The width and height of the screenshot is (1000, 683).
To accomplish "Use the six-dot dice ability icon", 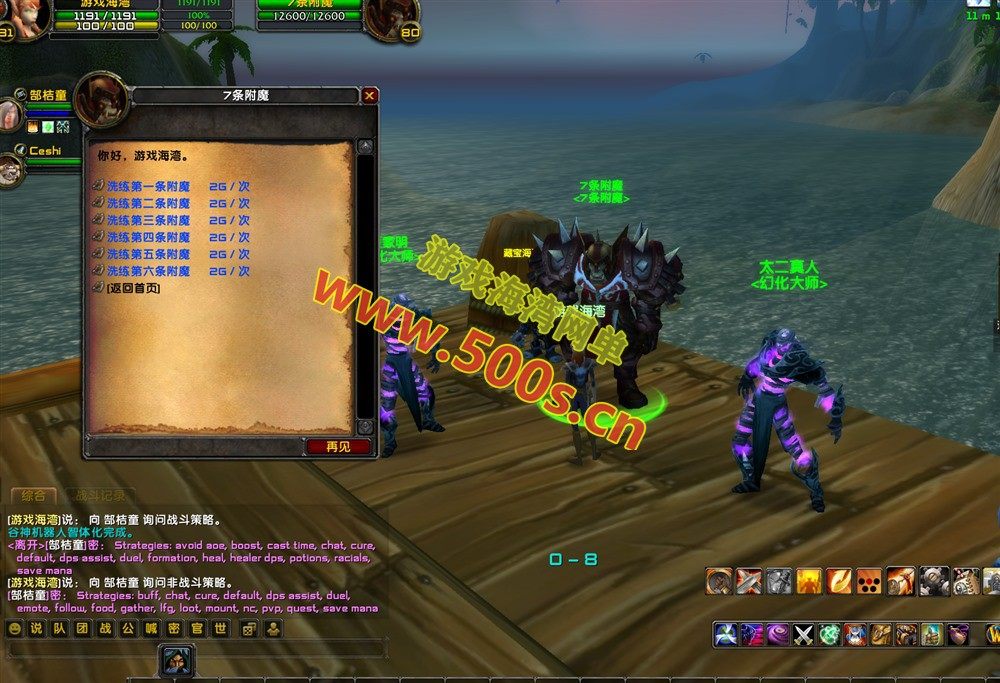I will click(869, 581).
